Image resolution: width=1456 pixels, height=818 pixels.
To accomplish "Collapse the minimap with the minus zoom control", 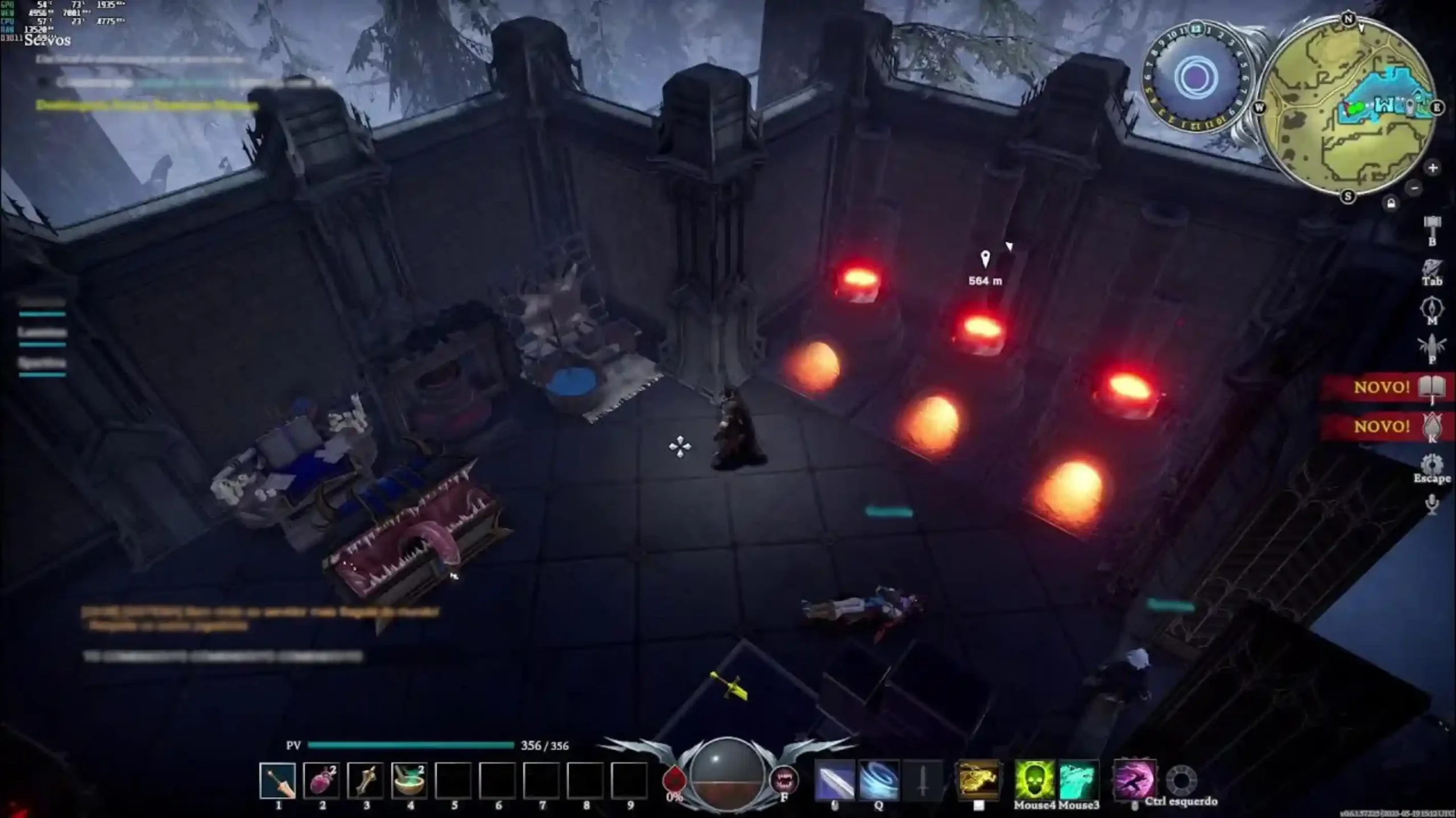I will [x=1413, y=189].
